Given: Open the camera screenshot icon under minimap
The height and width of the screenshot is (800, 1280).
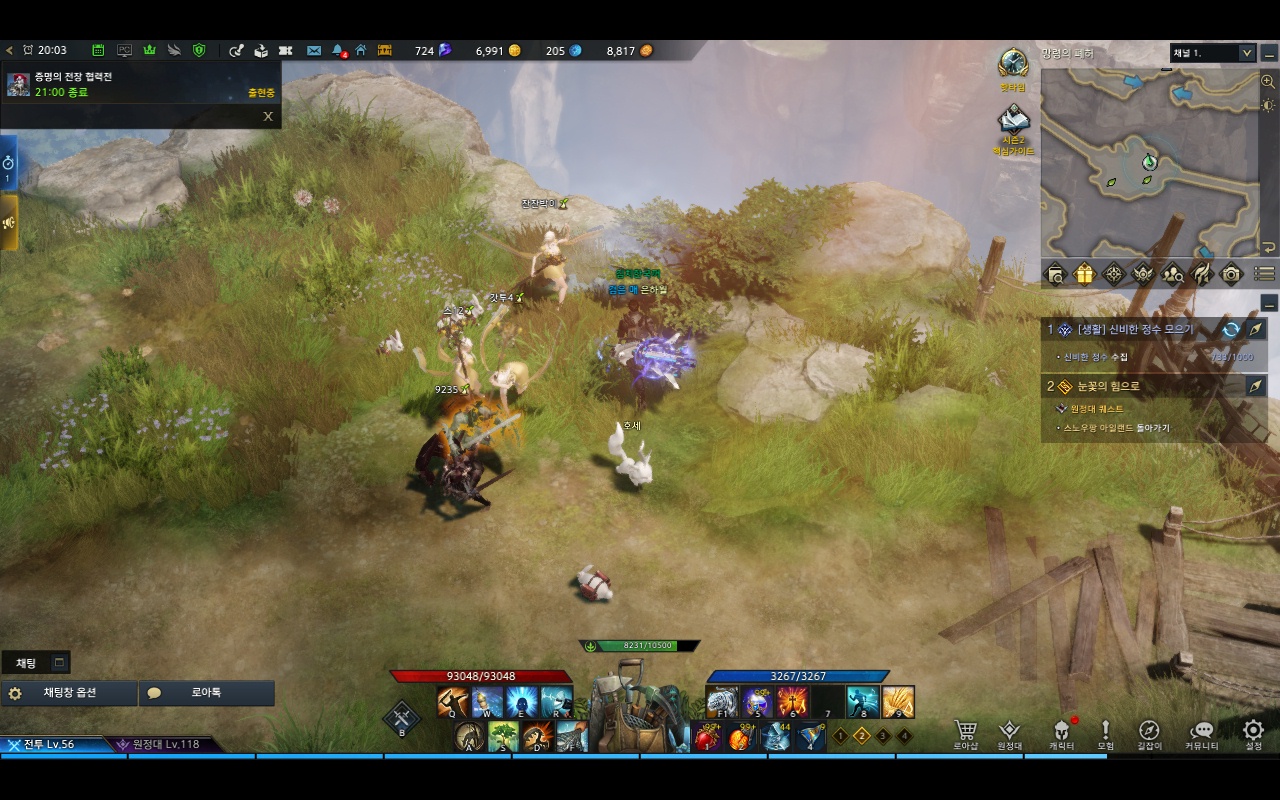Looking at the screenshot, I should tap(1231, 273).
